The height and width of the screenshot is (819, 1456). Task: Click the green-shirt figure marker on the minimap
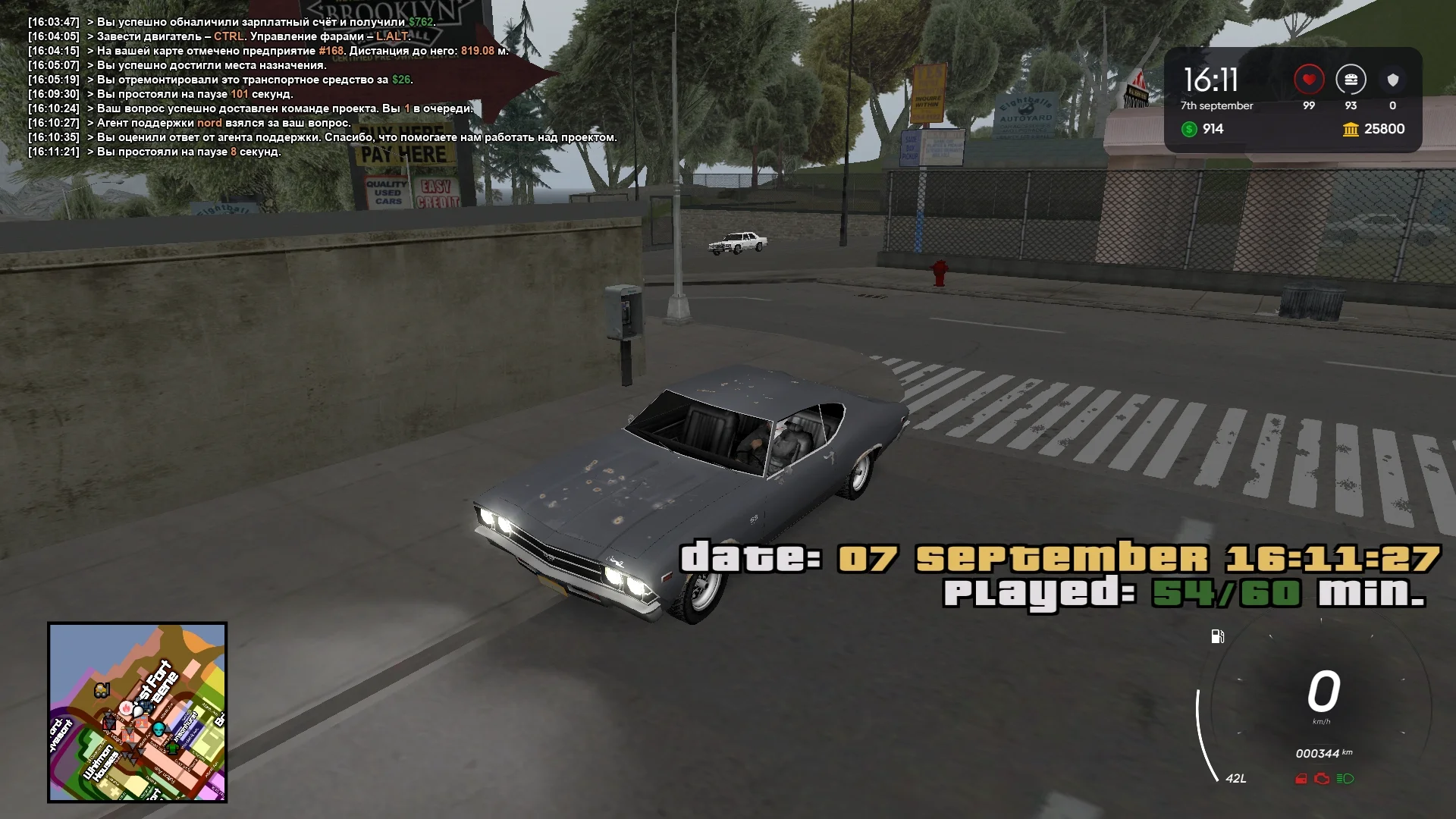coord(173,748)
